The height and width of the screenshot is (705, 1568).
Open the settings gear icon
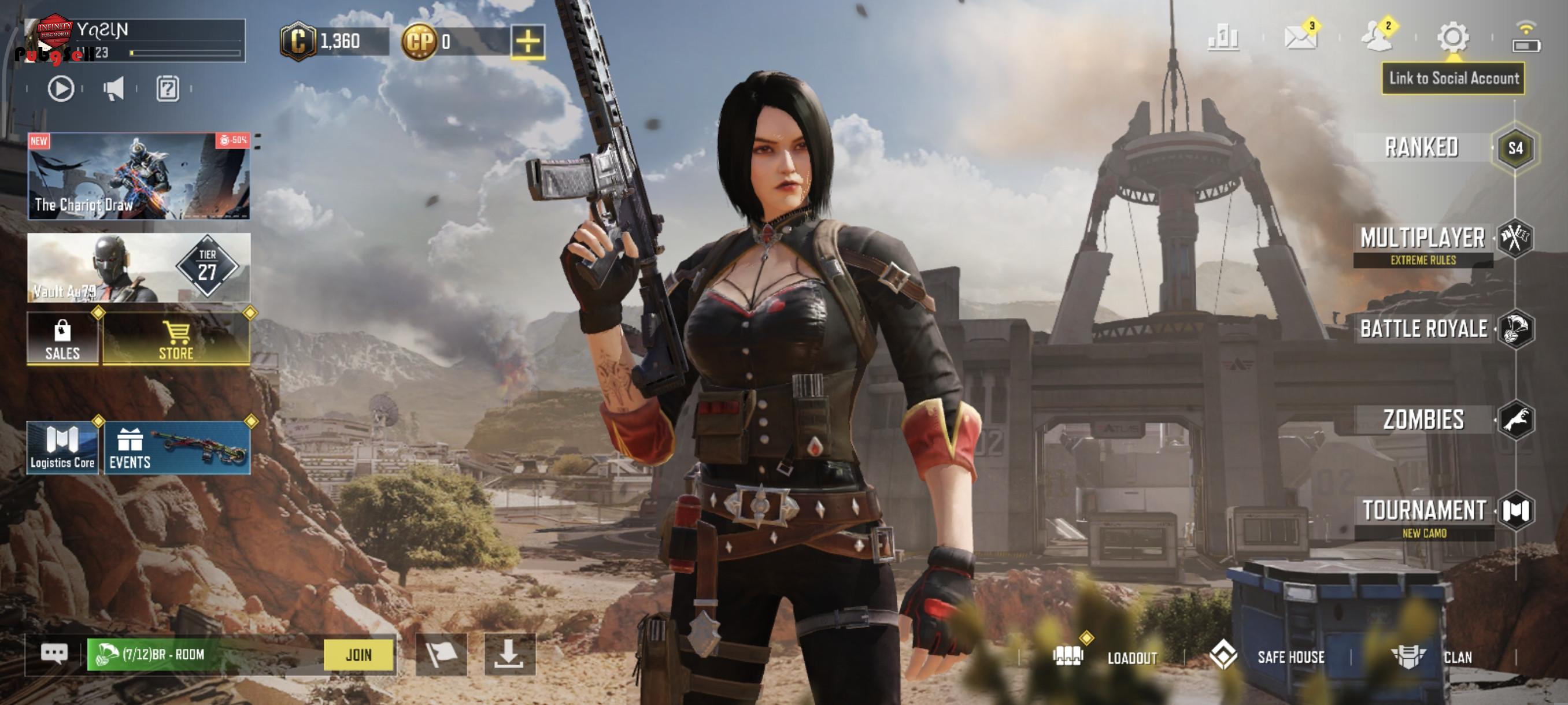click(1452, 38)
